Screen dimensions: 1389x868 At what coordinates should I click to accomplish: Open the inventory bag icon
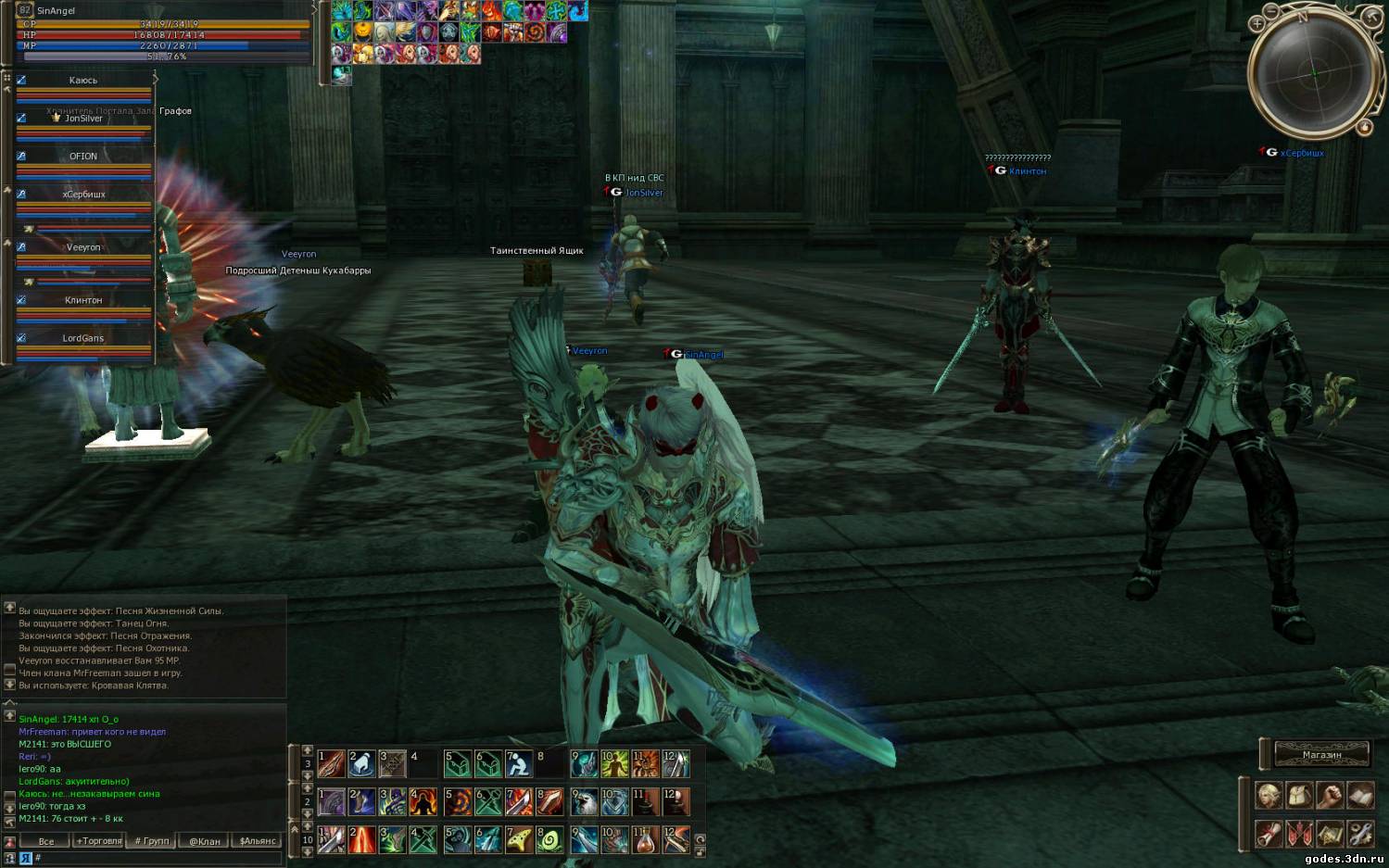[x=1299, y=795]
